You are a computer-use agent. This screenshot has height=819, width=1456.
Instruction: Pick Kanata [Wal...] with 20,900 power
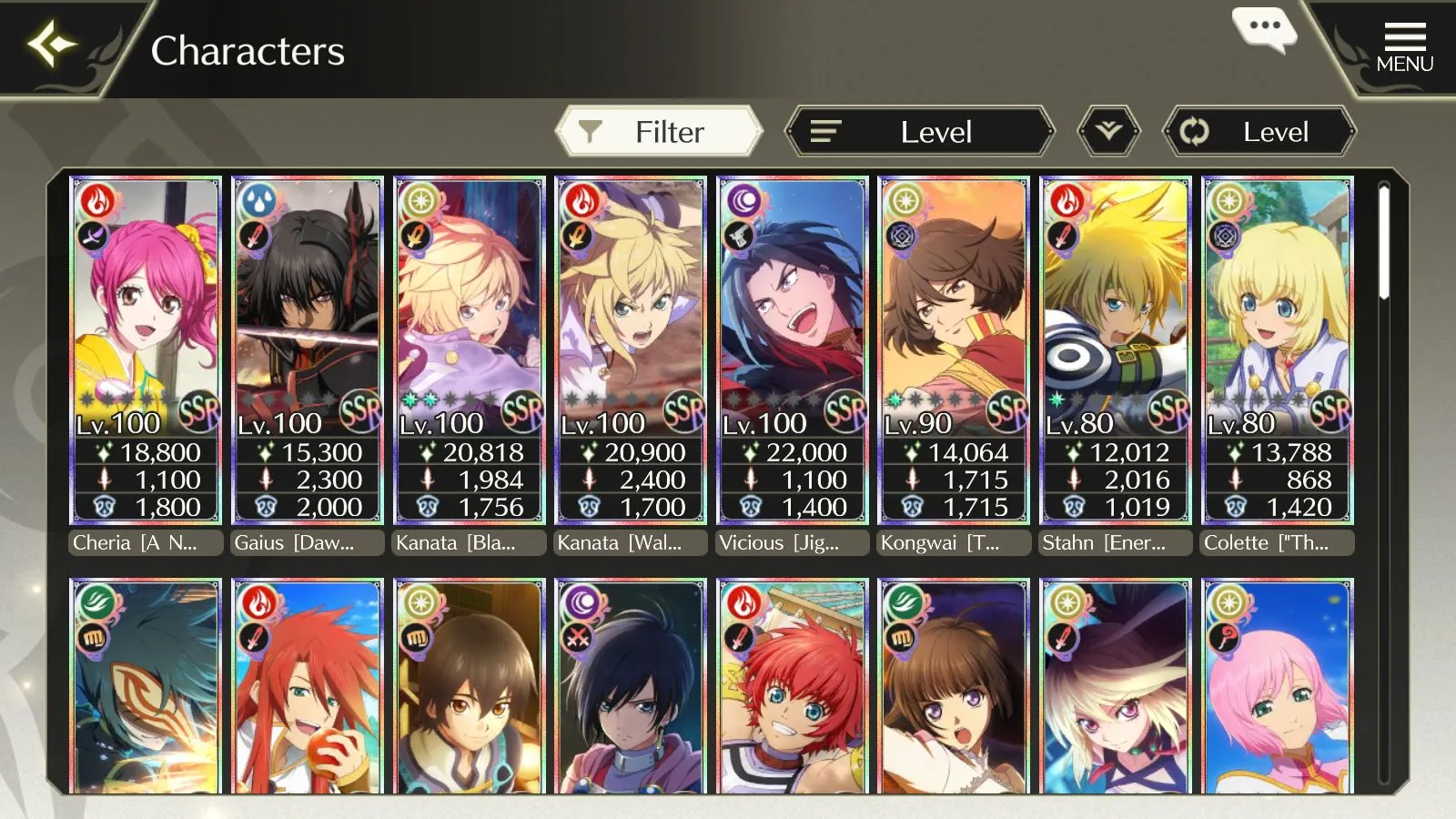[631, 350]
